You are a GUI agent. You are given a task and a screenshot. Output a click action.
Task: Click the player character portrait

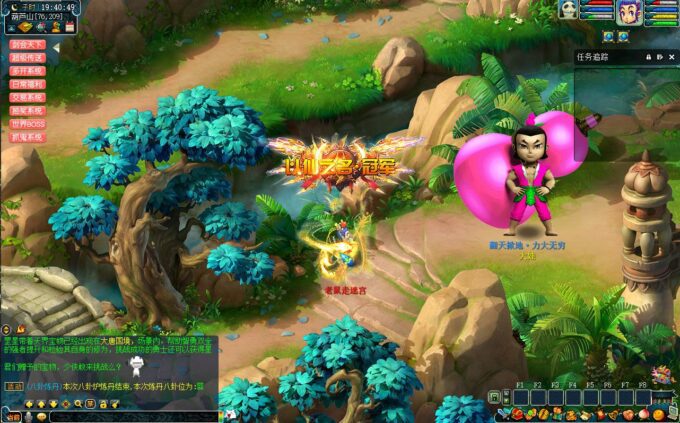pyautogui.click(x=629, y=11)
